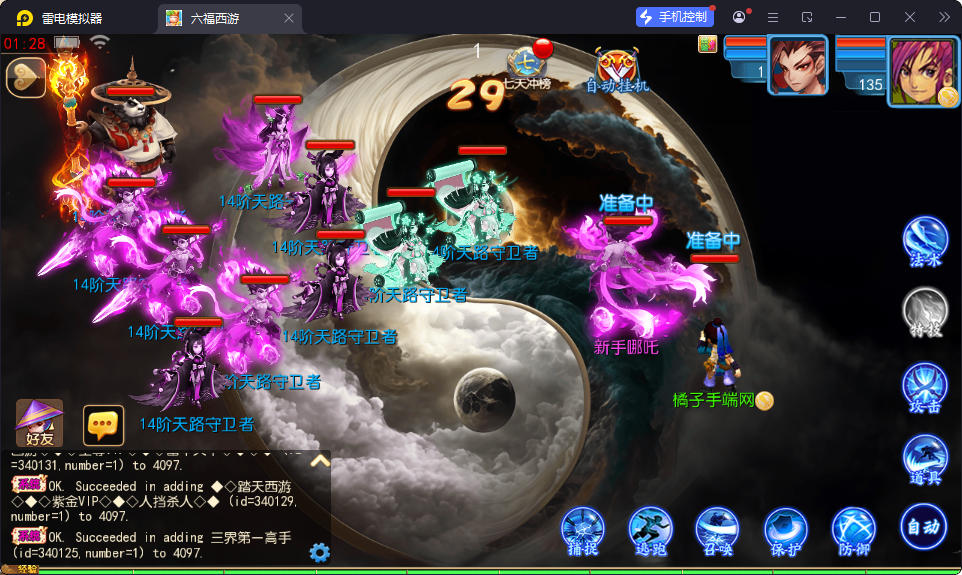Click the chat log settings gear
This screenshot has width=962, height=575.
click(320, 552)
